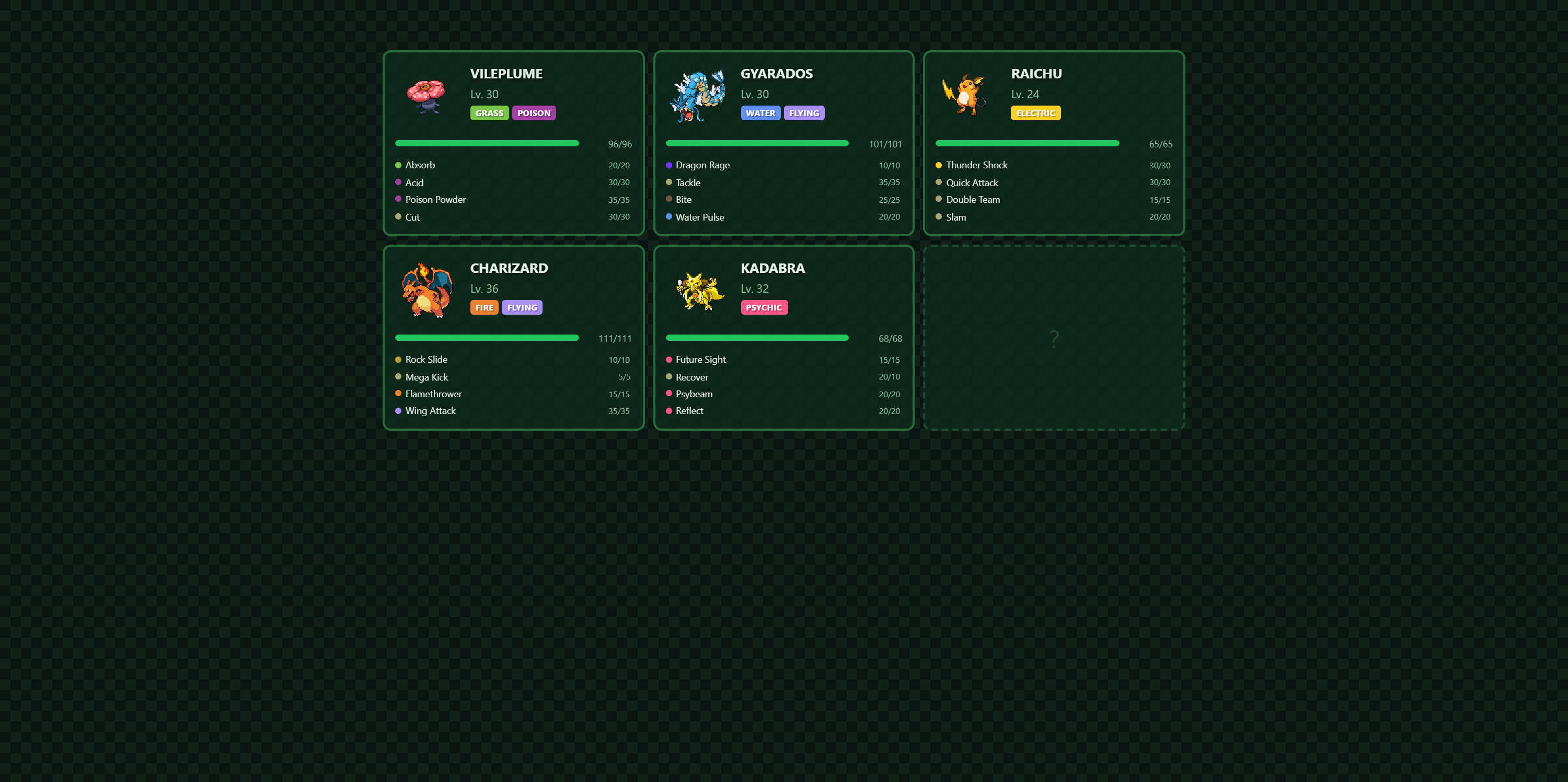Select the FLYING type tag on Gyarados
The width and height of the screenshot is (1568, 782).
pyautogui.click(x=804, y=112)
